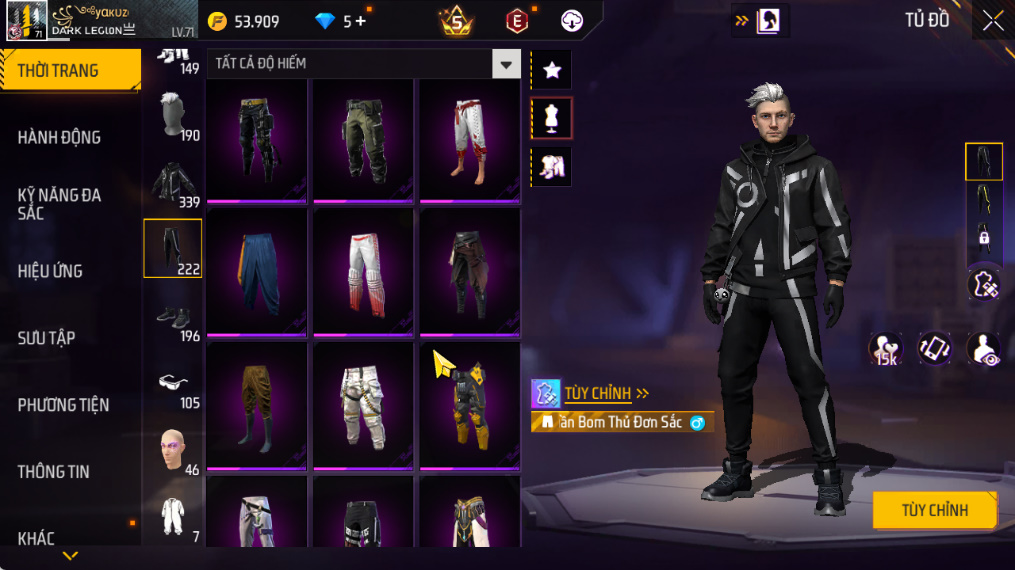Open the gold coin balance
The image size is (1015, 570).
click(x=245, y=21)
